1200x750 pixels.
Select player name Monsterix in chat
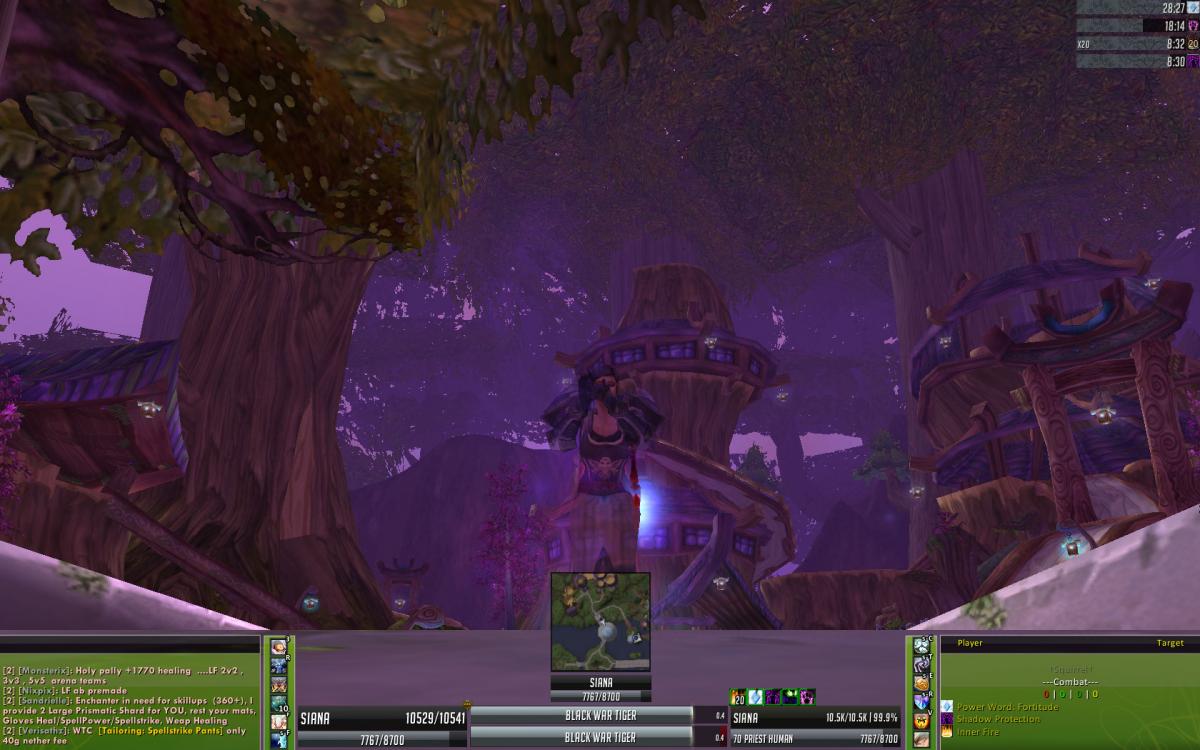pos(44,671)
